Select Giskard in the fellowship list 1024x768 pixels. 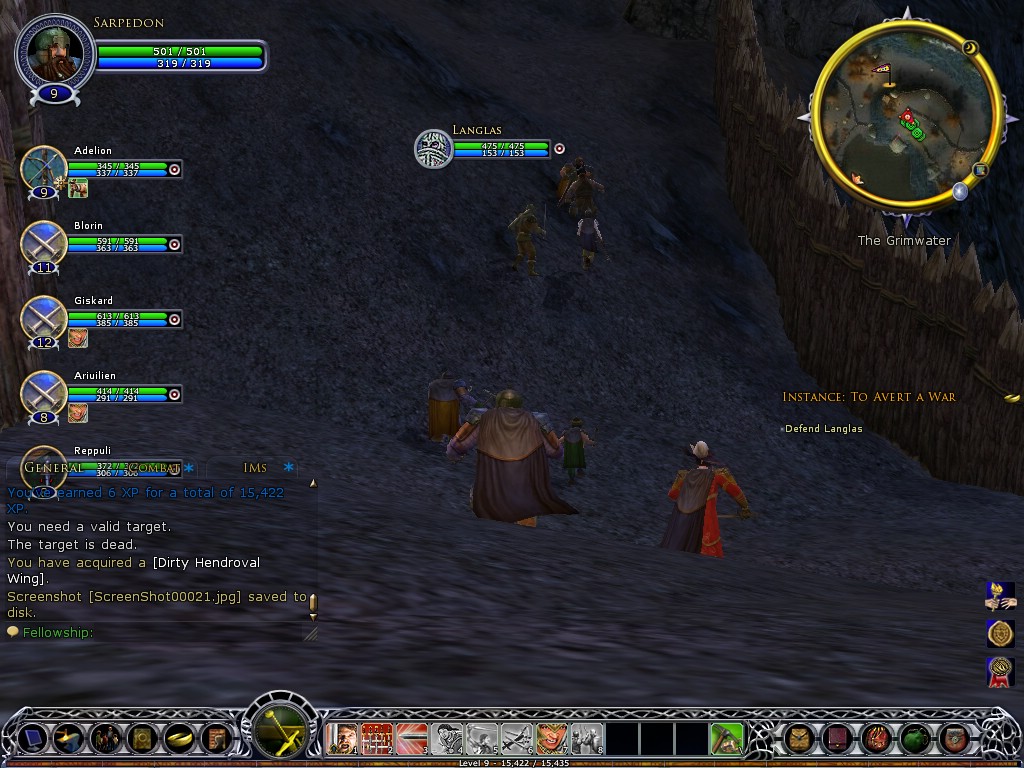[x=43, y=318]
